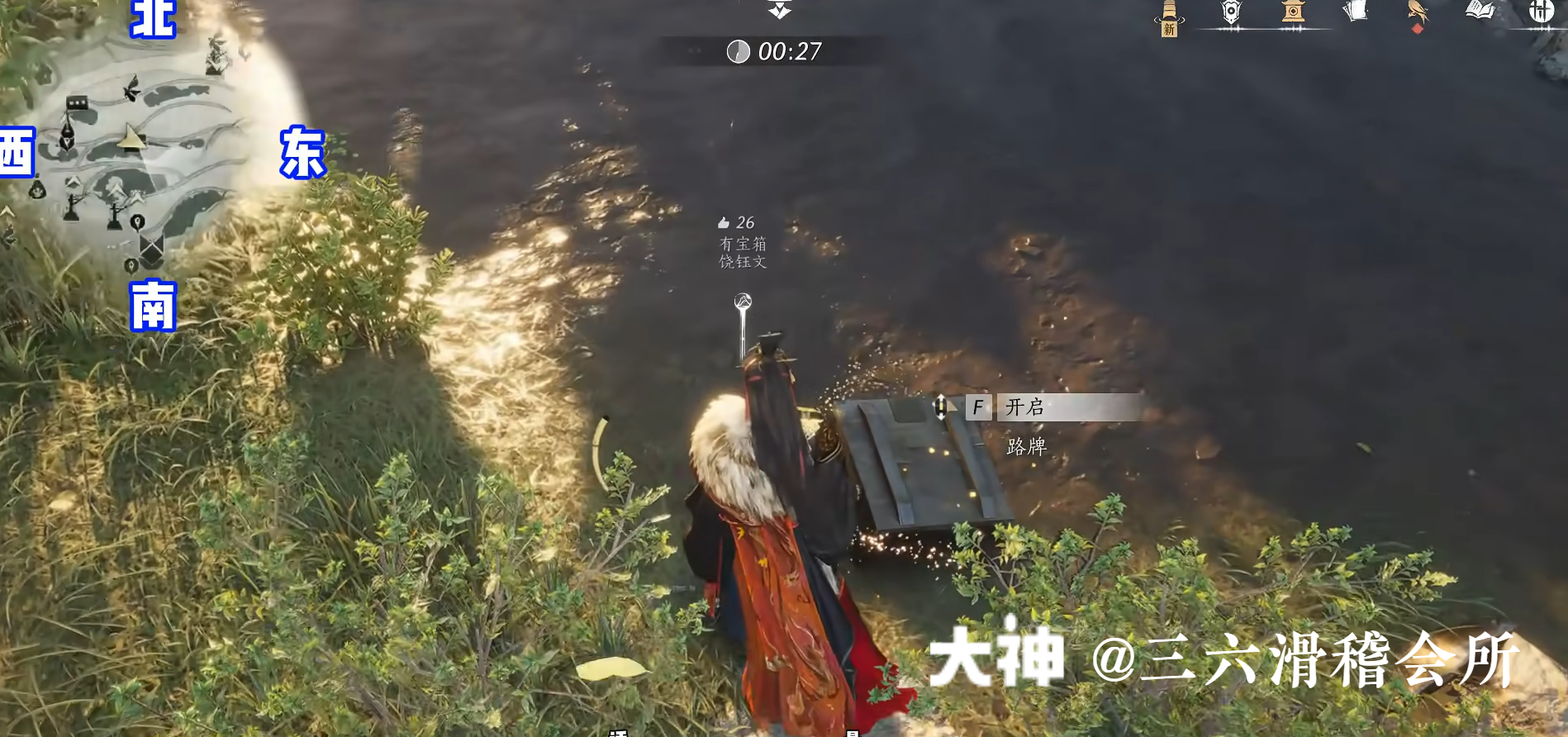Click the 00:27 countdown timer bar
Viewport: 1568px width, 737px height.
tap(777, 52)
